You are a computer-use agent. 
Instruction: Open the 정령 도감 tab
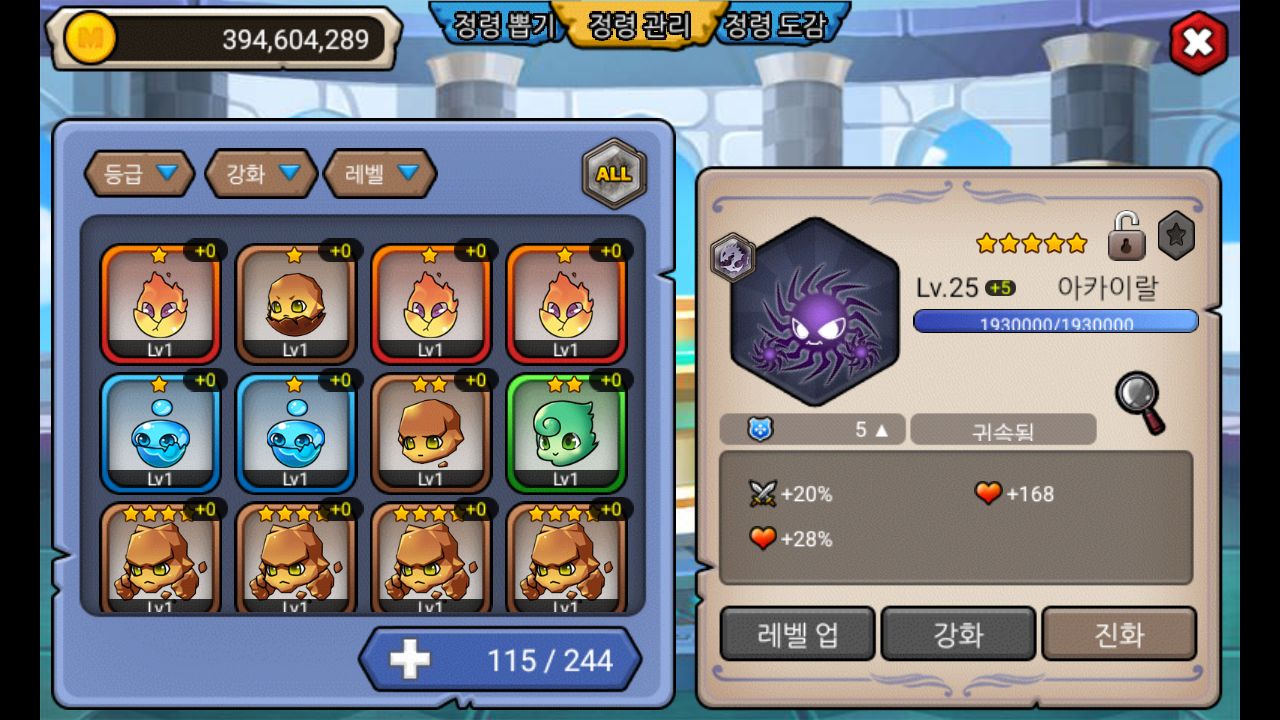click(x=775, y=26)
